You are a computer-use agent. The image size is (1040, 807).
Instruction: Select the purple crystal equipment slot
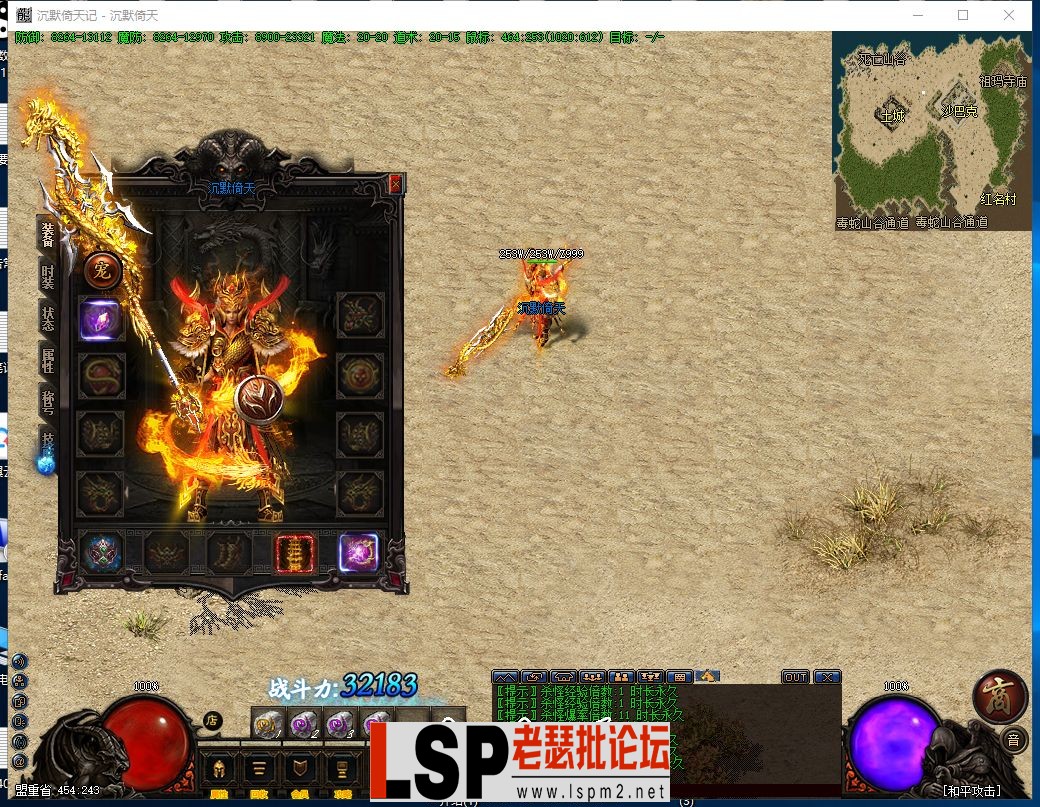click(x=101, y=320)
